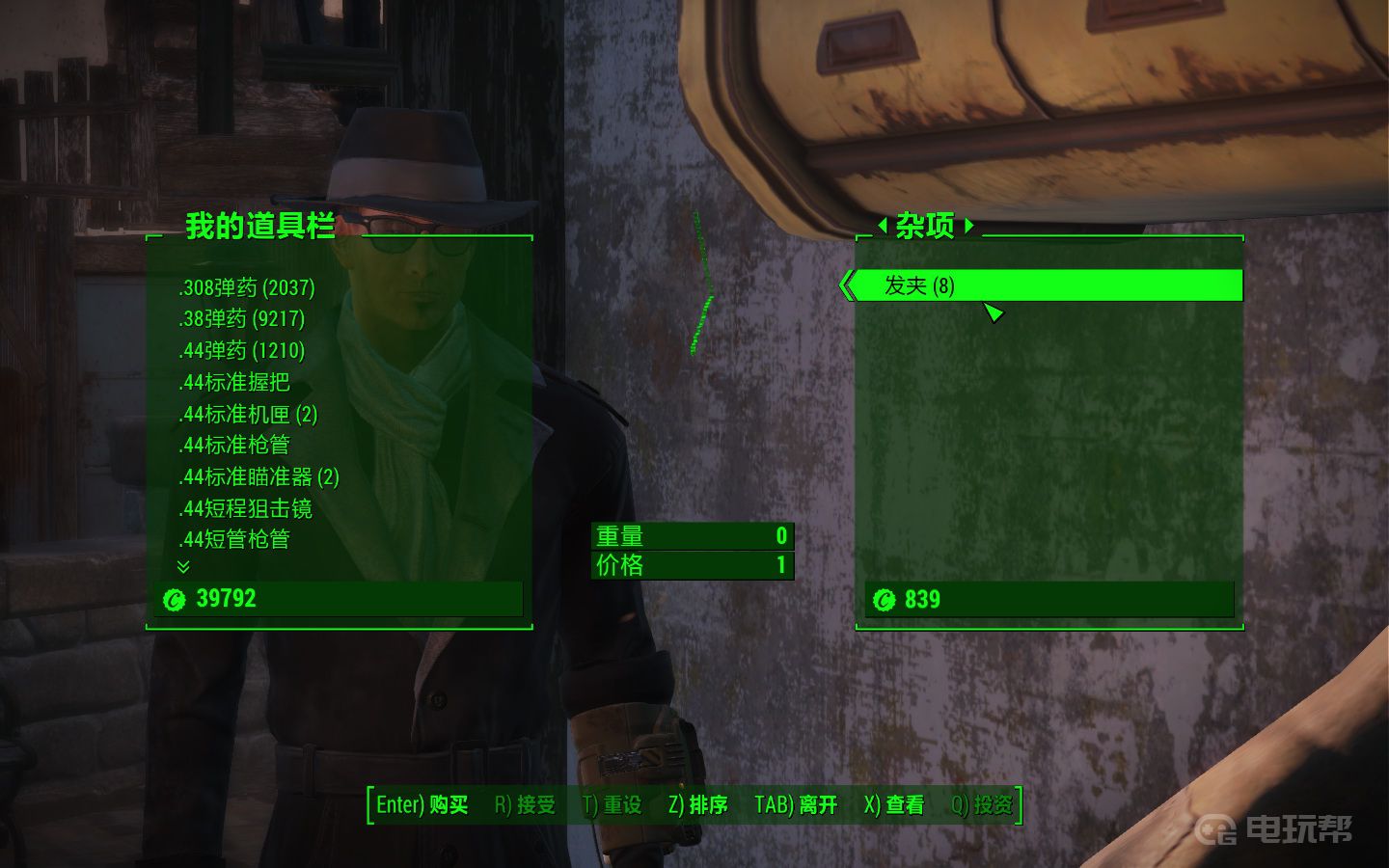Click the 接受 accept button
The height and width of the screenshot is (868, 1389).
pyautogui.click(x=525, y=805)
